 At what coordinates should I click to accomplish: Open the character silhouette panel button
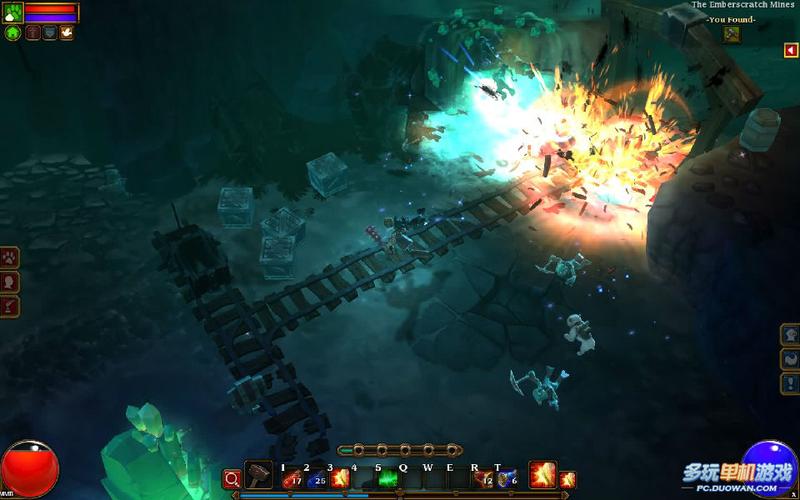[10, 282]
